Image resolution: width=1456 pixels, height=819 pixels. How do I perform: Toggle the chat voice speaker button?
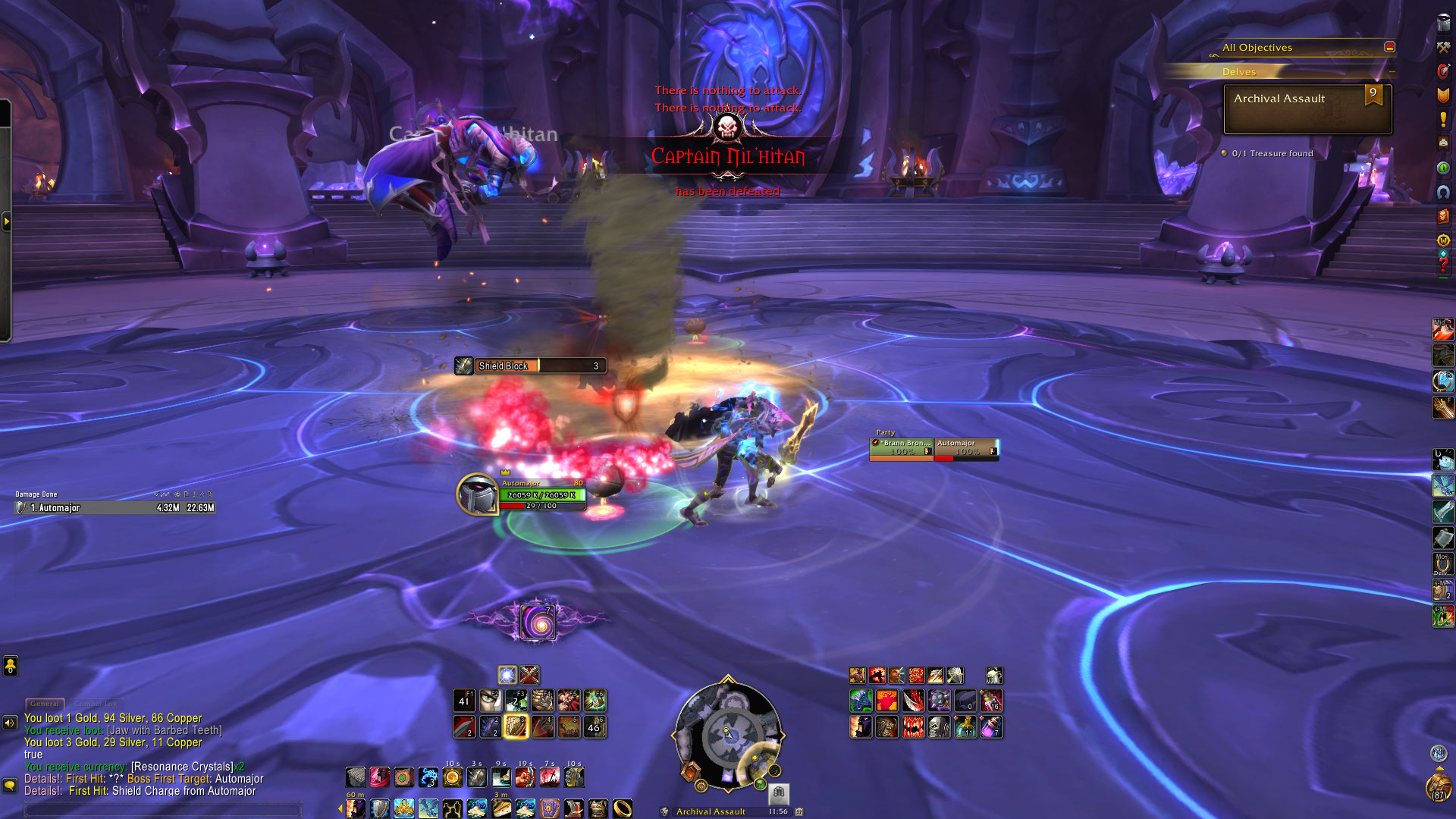click(10, 723)
